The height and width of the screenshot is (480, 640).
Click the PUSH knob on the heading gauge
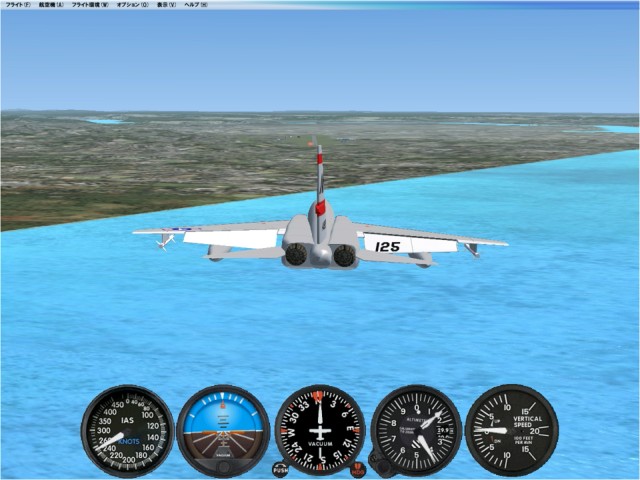click(280, 469)
